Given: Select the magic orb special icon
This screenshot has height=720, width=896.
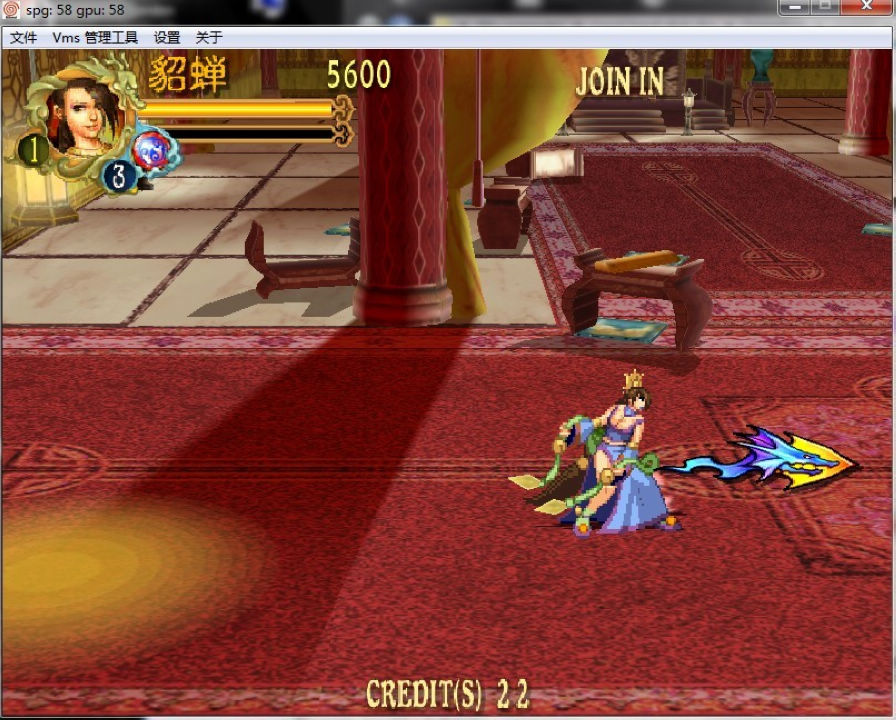Looking at the screenshot, I should [x=155, y=150].
